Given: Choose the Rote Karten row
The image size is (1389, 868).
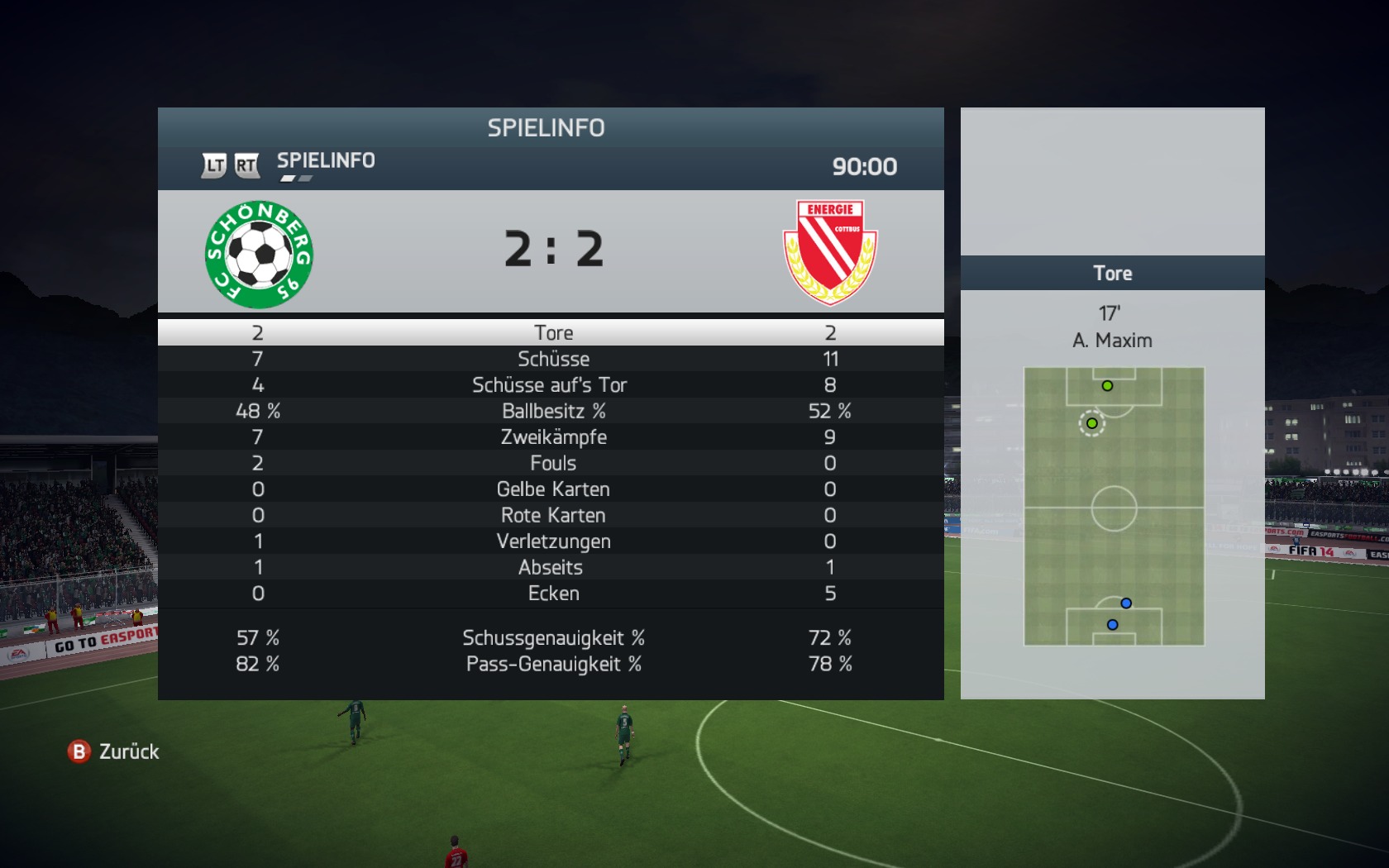Looking at the screenshot, I should 551,515.
